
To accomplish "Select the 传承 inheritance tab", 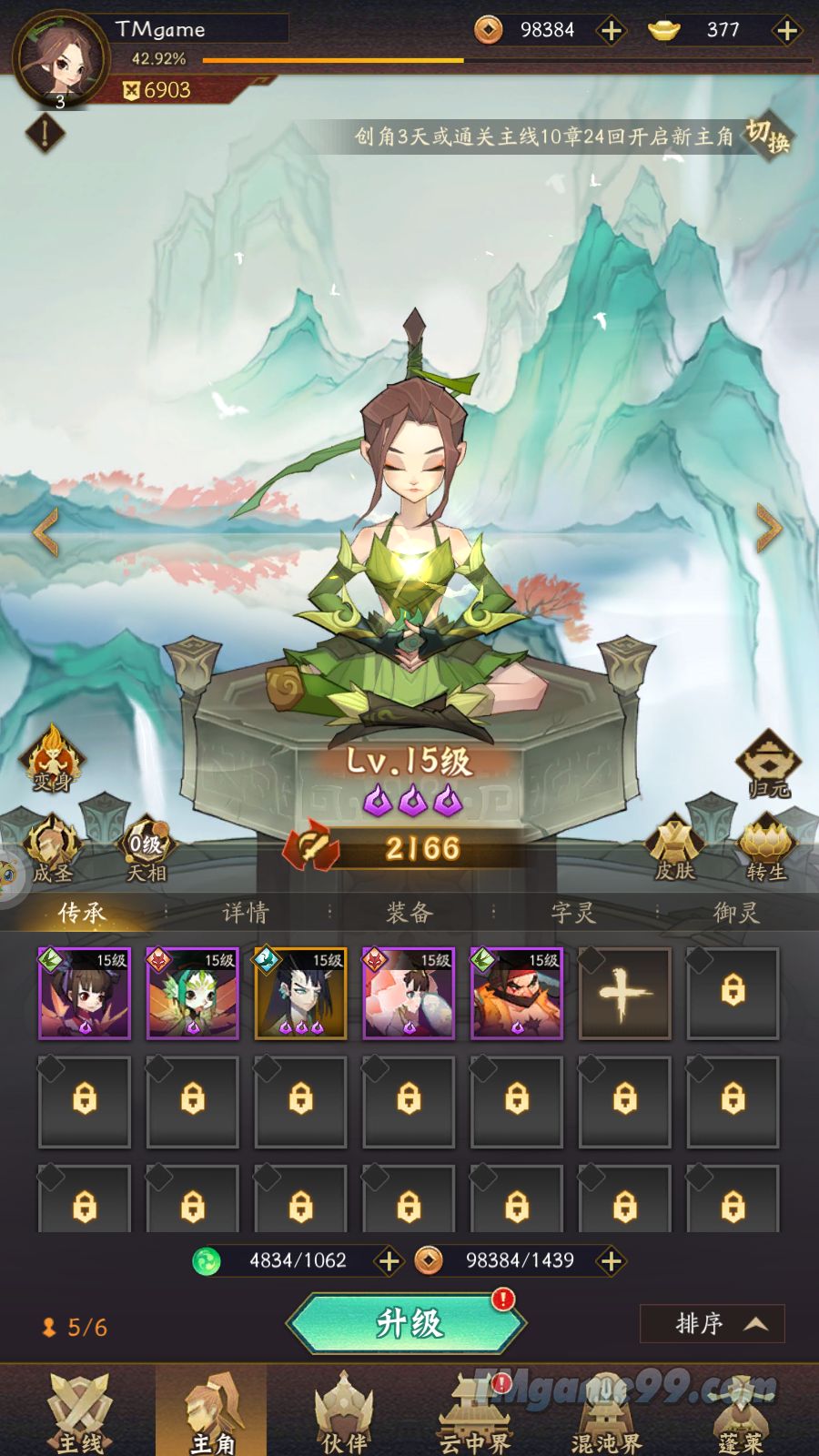I will (x=82, y=912).
